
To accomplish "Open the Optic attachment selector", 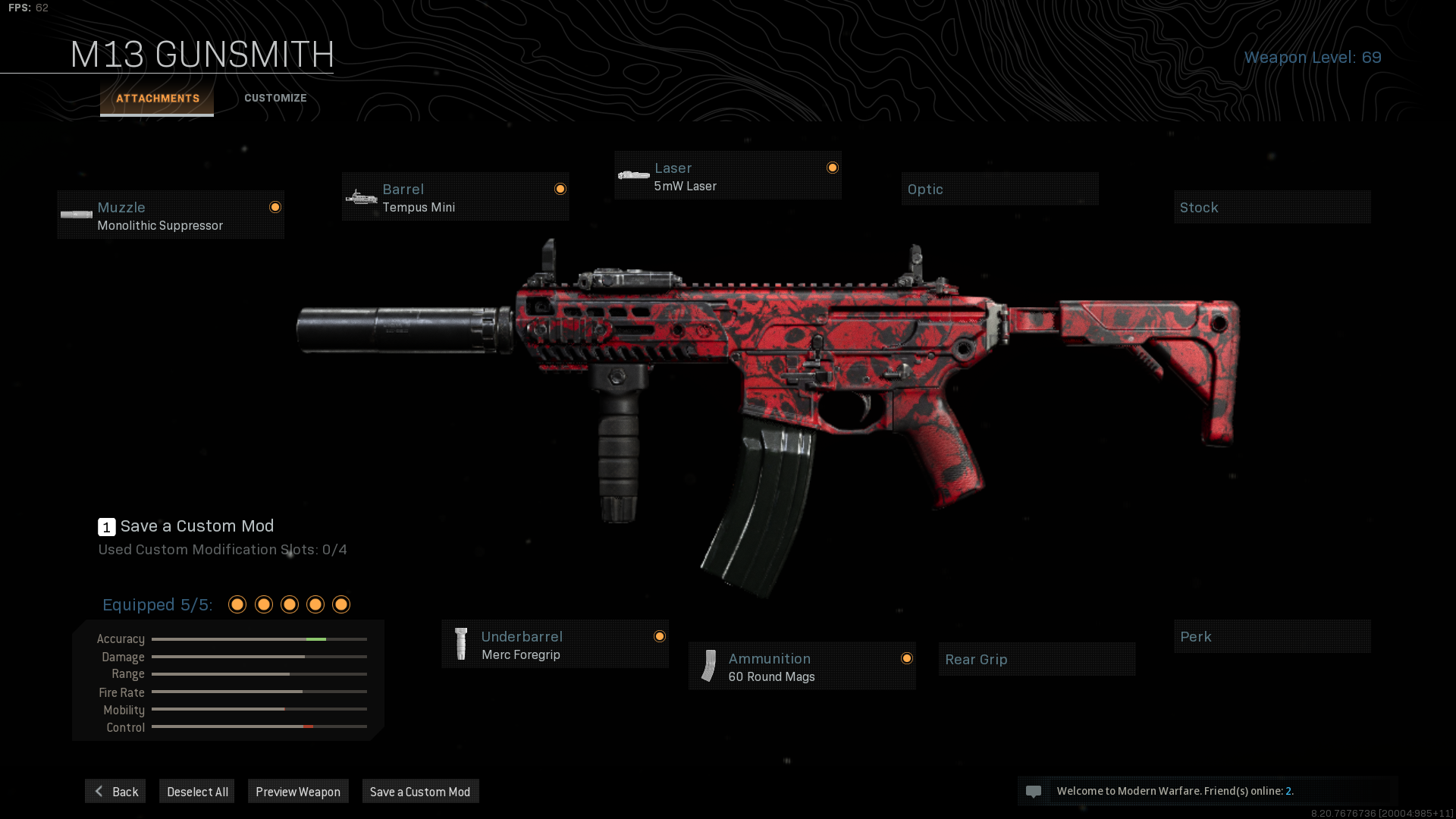I will coord(999,188).
